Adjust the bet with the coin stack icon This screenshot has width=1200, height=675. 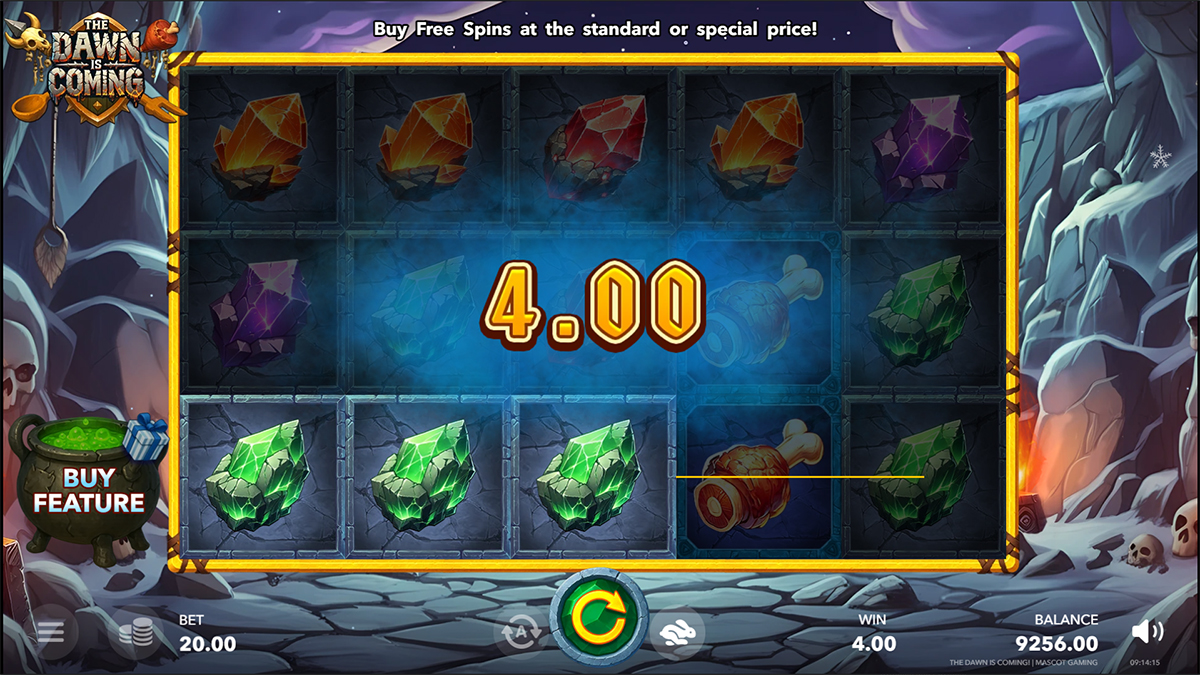(x=135, y=632)
